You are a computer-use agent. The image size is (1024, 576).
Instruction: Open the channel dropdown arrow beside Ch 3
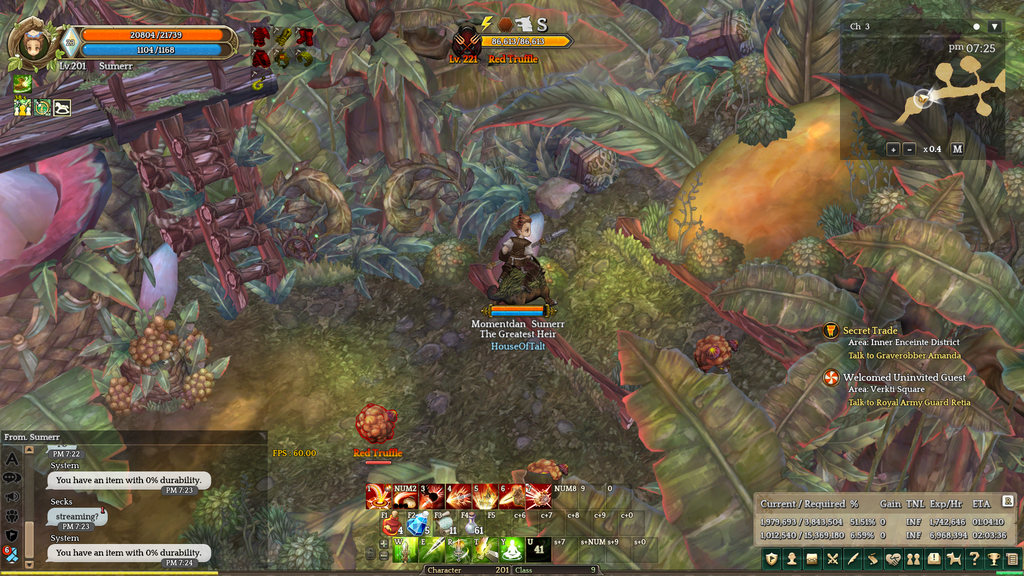994,26
